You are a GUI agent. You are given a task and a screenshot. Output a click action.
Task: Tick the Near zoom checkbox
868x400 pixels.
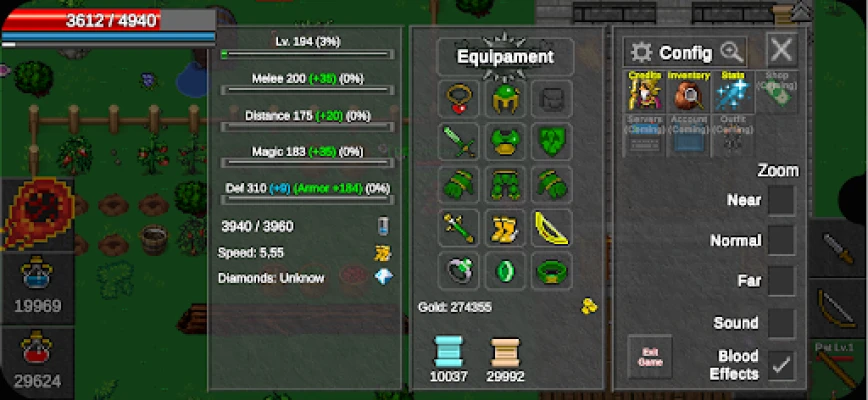(x=781, y=200)
